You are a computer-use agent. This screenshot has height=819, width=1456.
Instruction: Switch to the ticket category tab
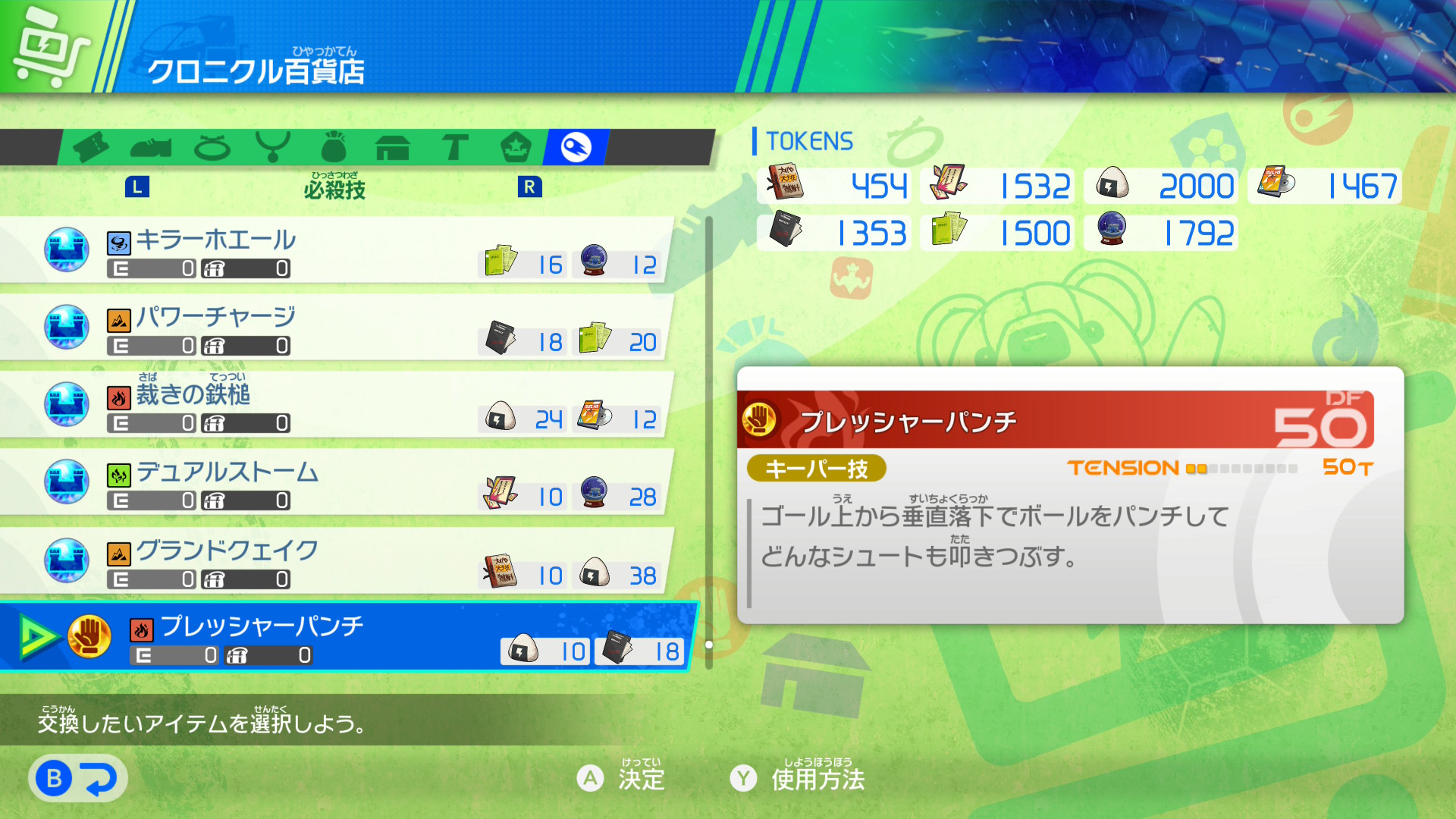click(x=91, y=147)
